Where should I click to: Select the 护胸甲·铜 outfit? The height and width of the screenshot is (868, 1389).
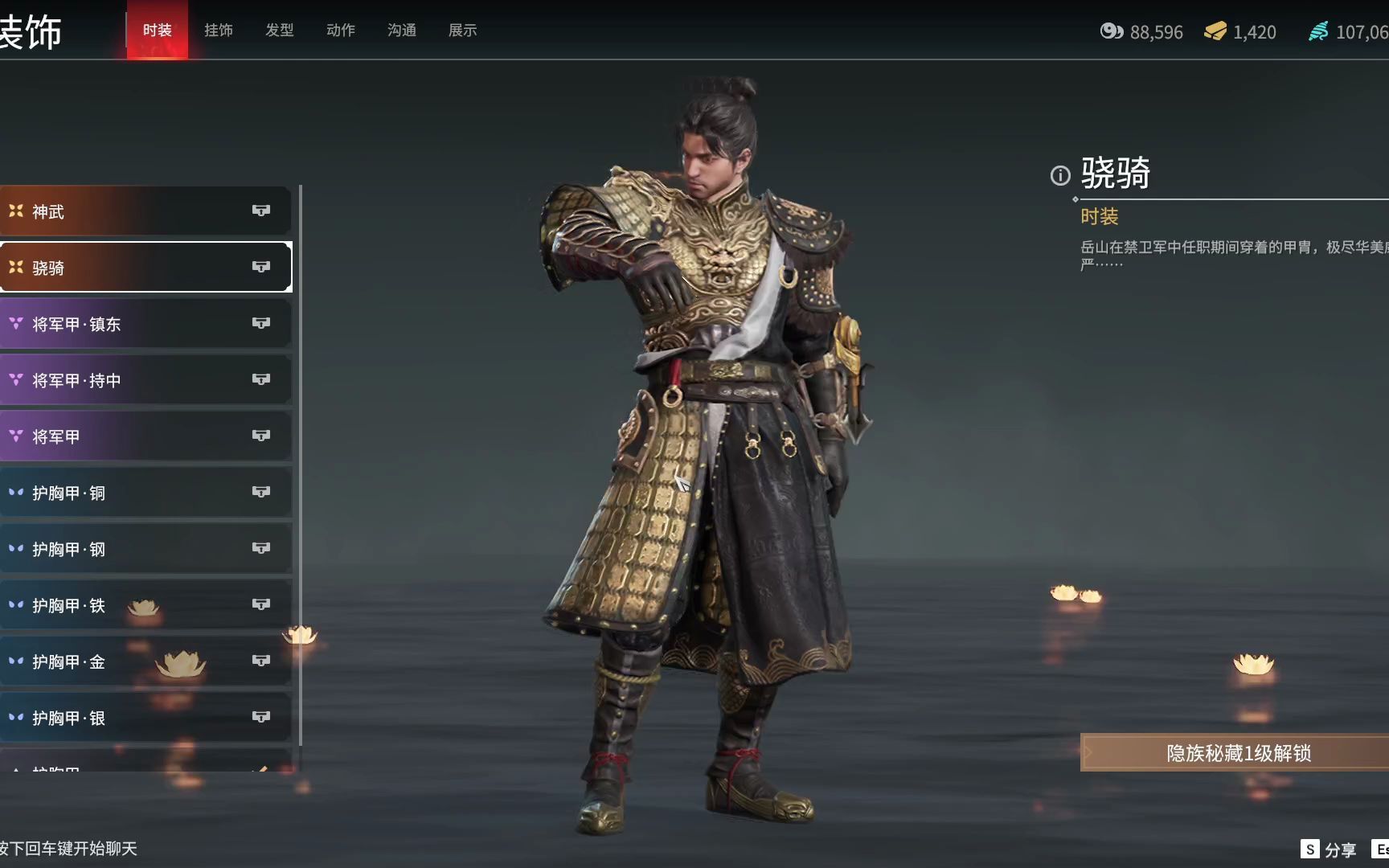click(145, 493)
